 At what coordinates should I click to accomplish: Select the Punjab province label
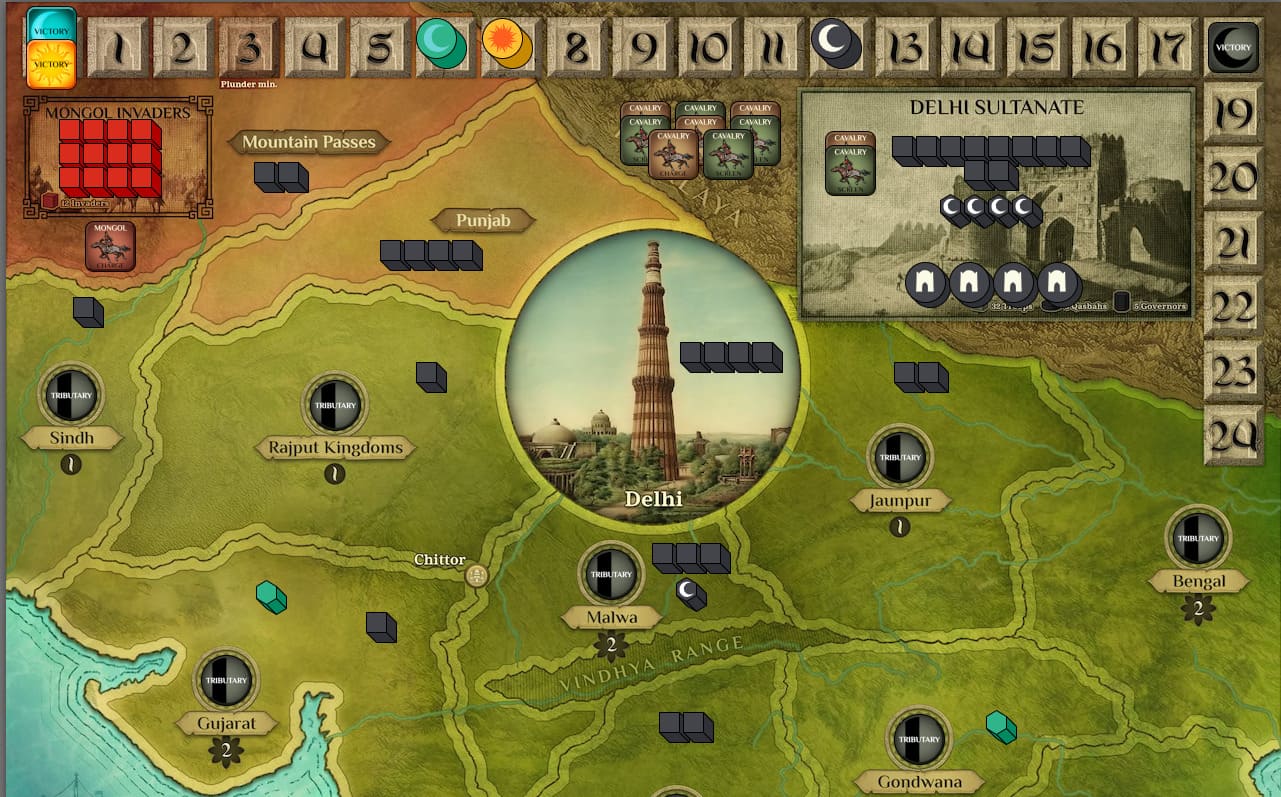click(x=483, y=220)
